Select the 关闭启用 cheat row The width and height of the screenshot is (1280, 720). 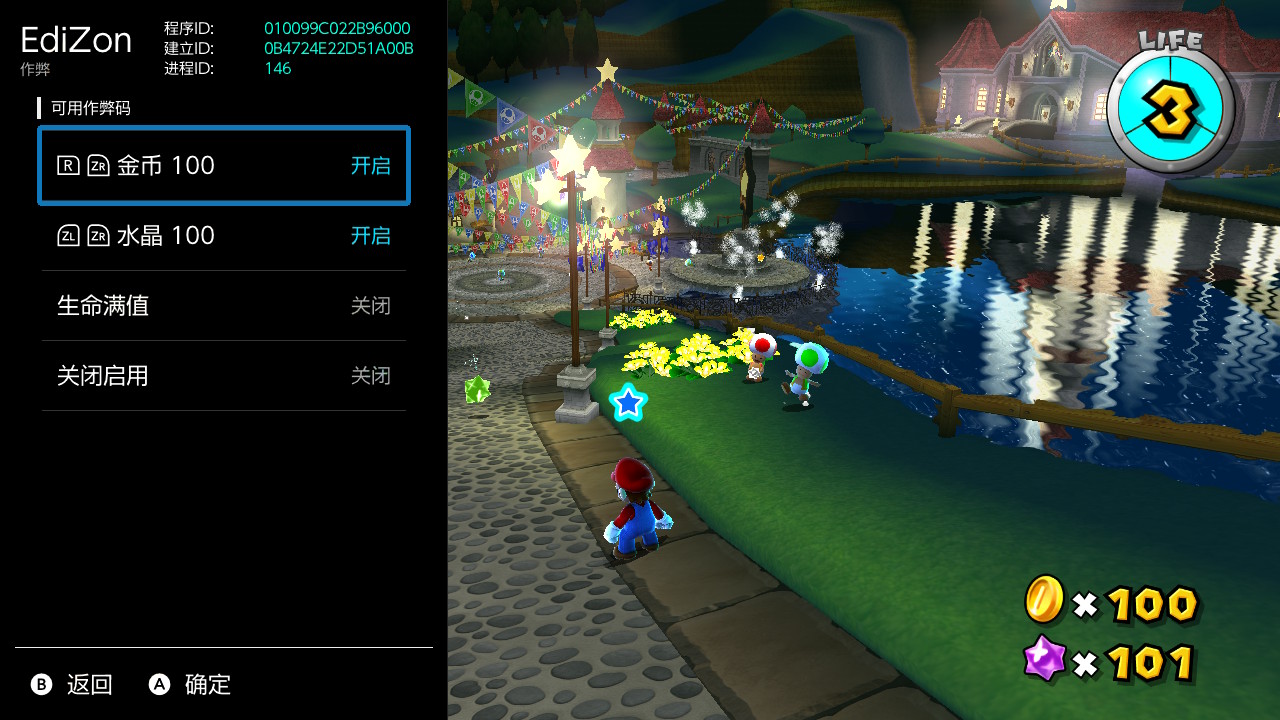pos(223,376)
